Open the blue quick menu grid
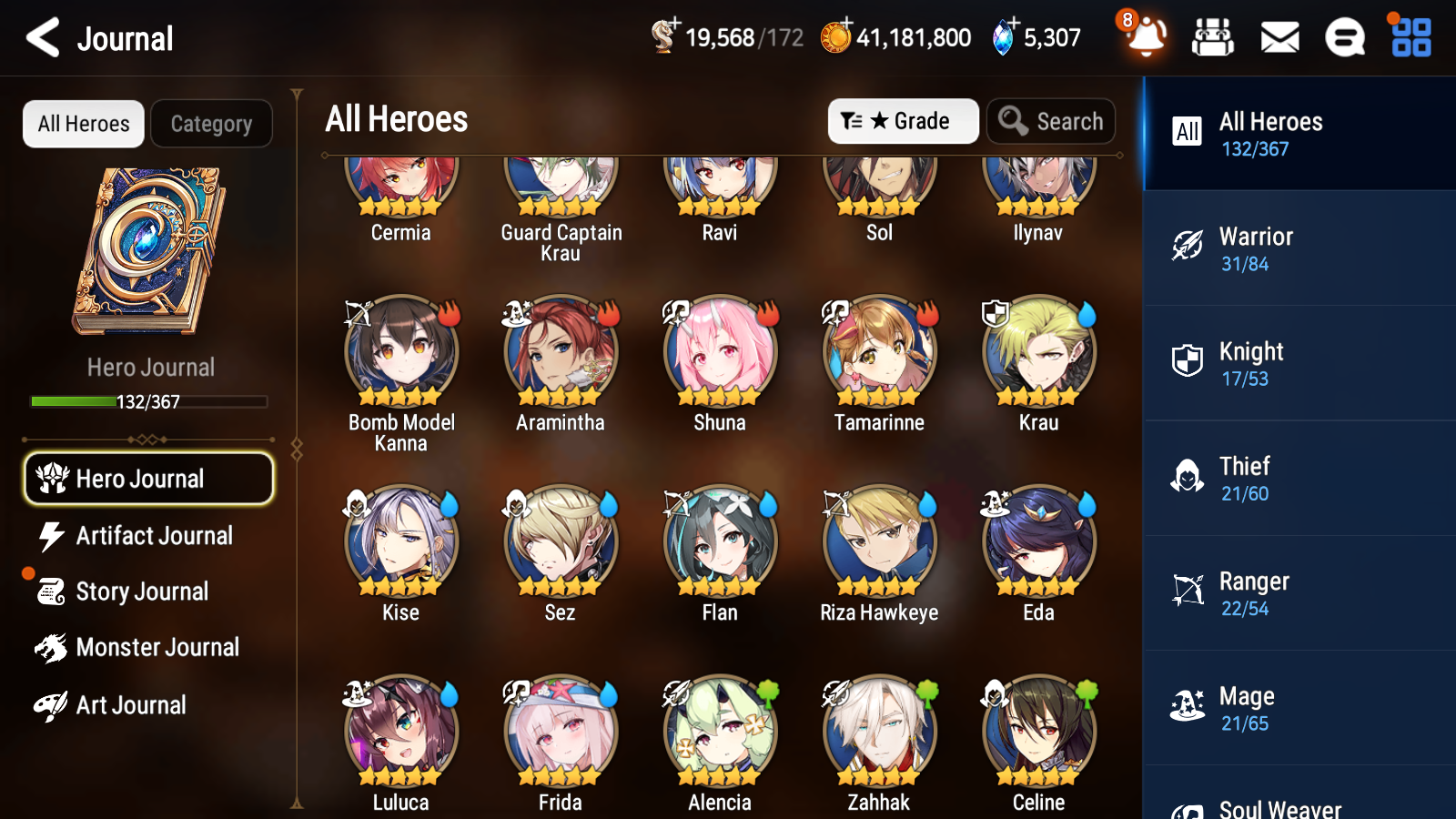This screenshot has height=819, width=1456. coord(1409,37)
